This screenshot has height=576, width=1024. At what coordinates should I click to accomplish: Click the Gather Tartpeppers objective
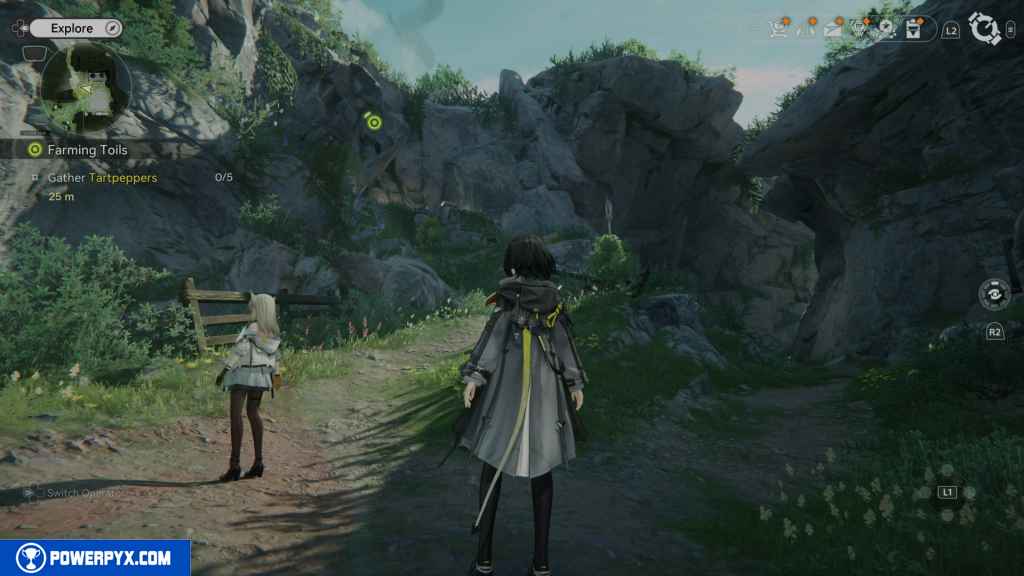[x=102, y=177]
